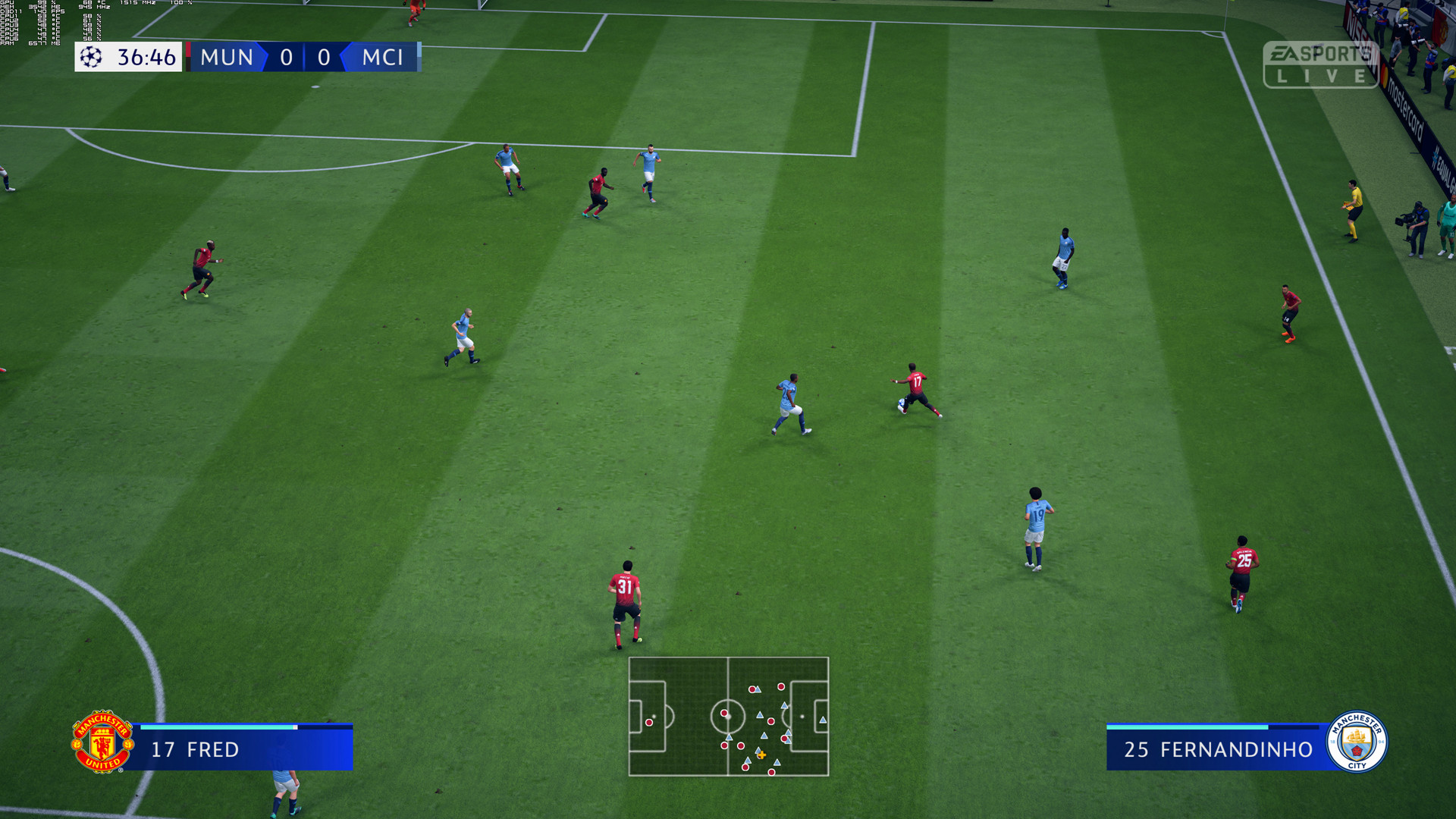Viewport: 1456px width, 819px height.
Task: Click the Champions League ball icon on scoreboard
Action: pos(91,57)
